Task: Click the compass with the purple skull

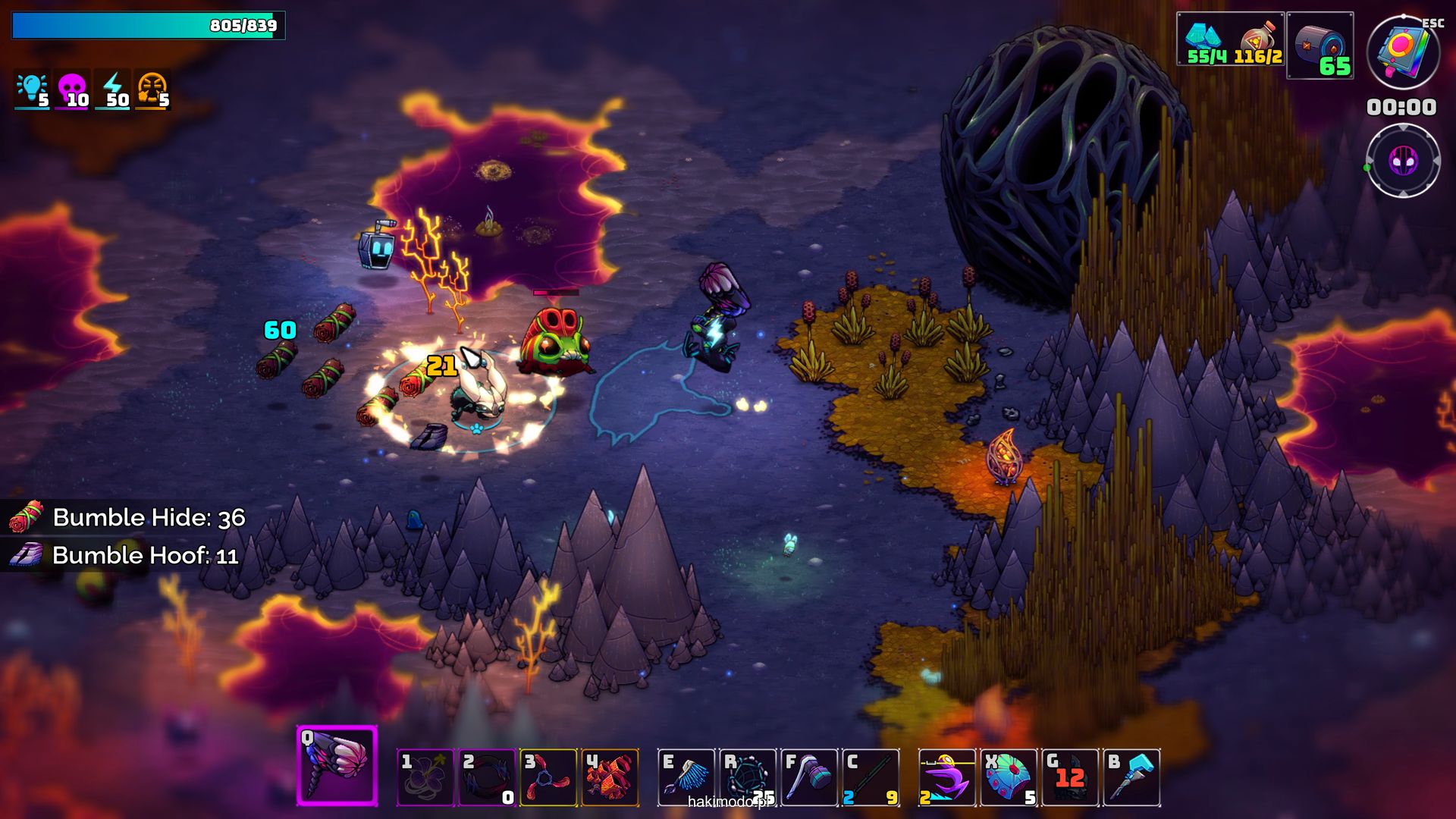Action: 1403,161
